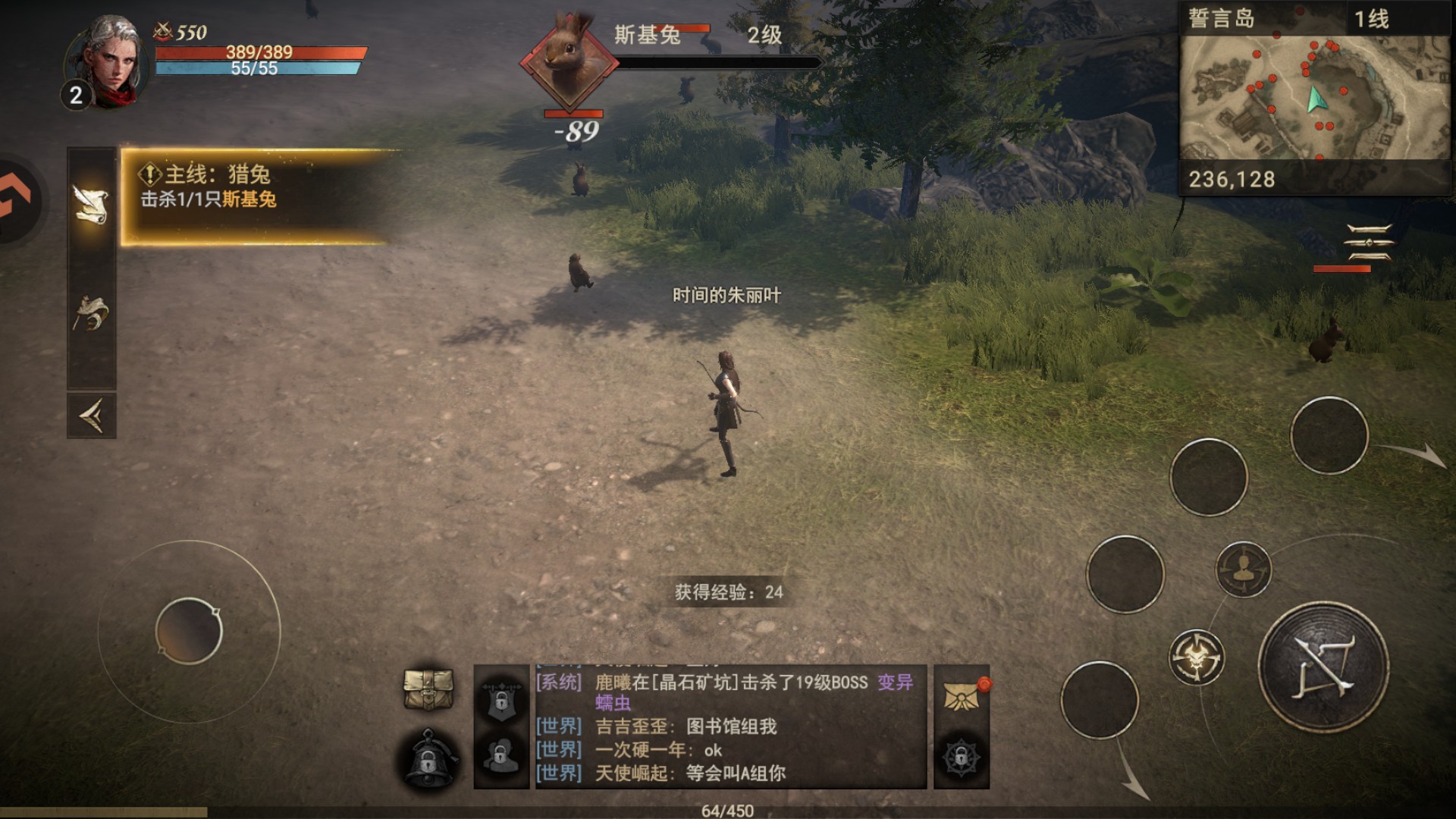Tap the locked banner icon beside chat
Viewport: 1456px width, 819px height.
click(x=500, y=698)
